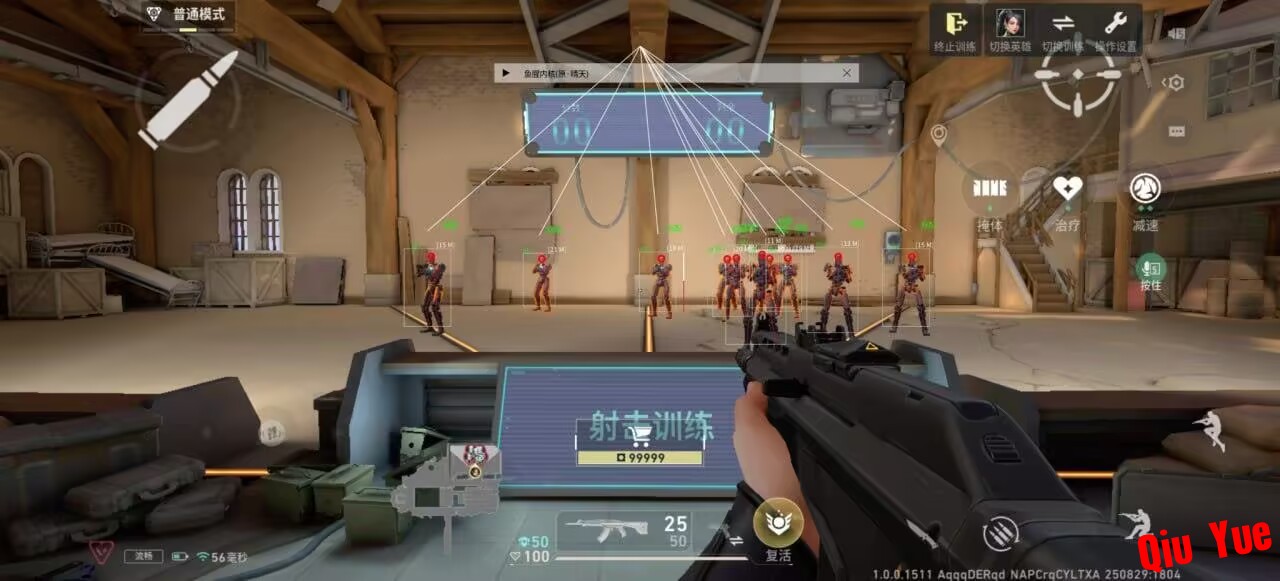Toggle the 普通模式 normal mode selector

pos(187,15)
